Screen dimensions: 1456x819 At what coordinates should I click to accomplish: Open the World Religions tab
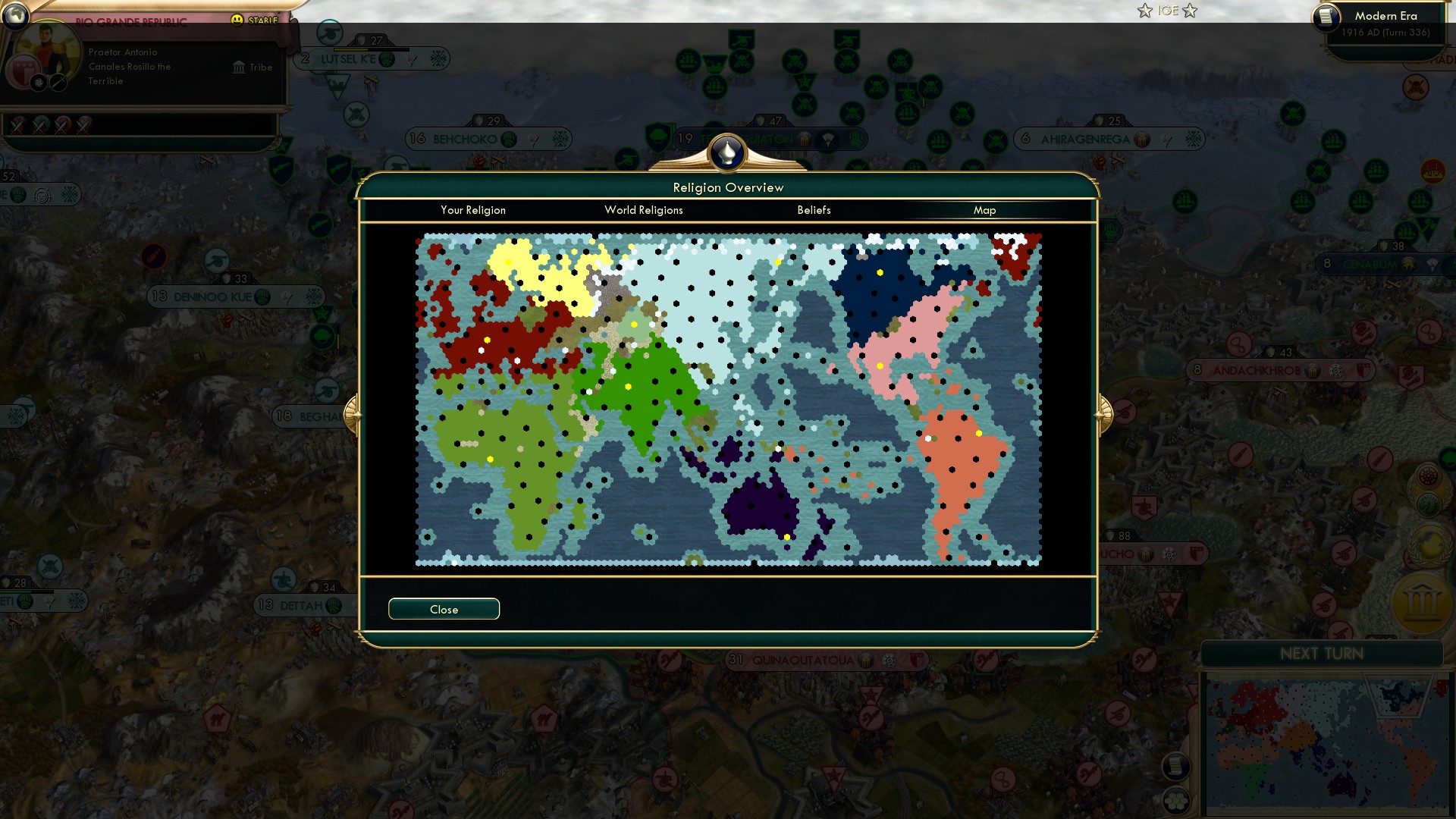click(x=643, y=210)
